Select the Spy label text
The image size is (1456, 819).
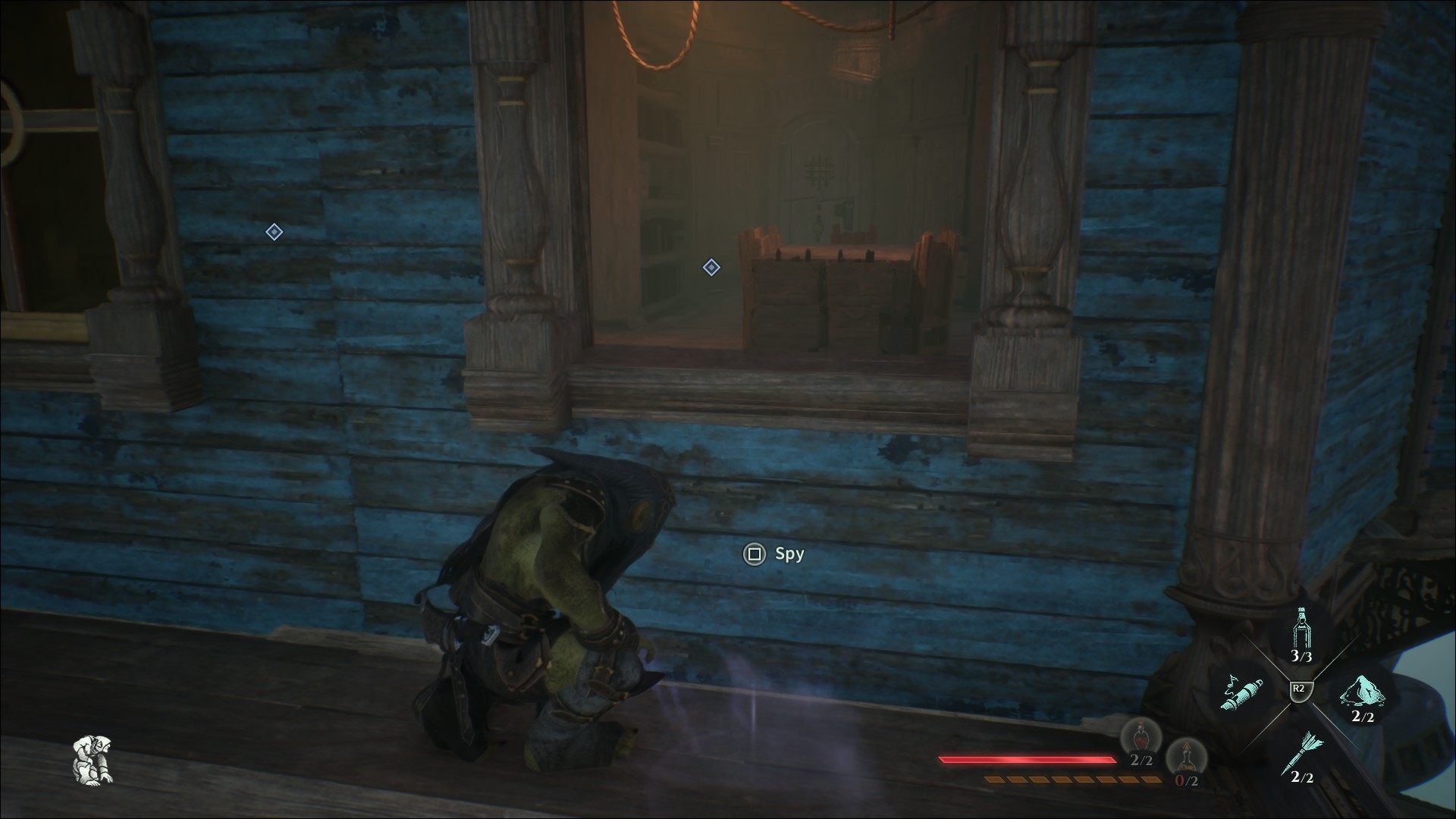[790, 554]
